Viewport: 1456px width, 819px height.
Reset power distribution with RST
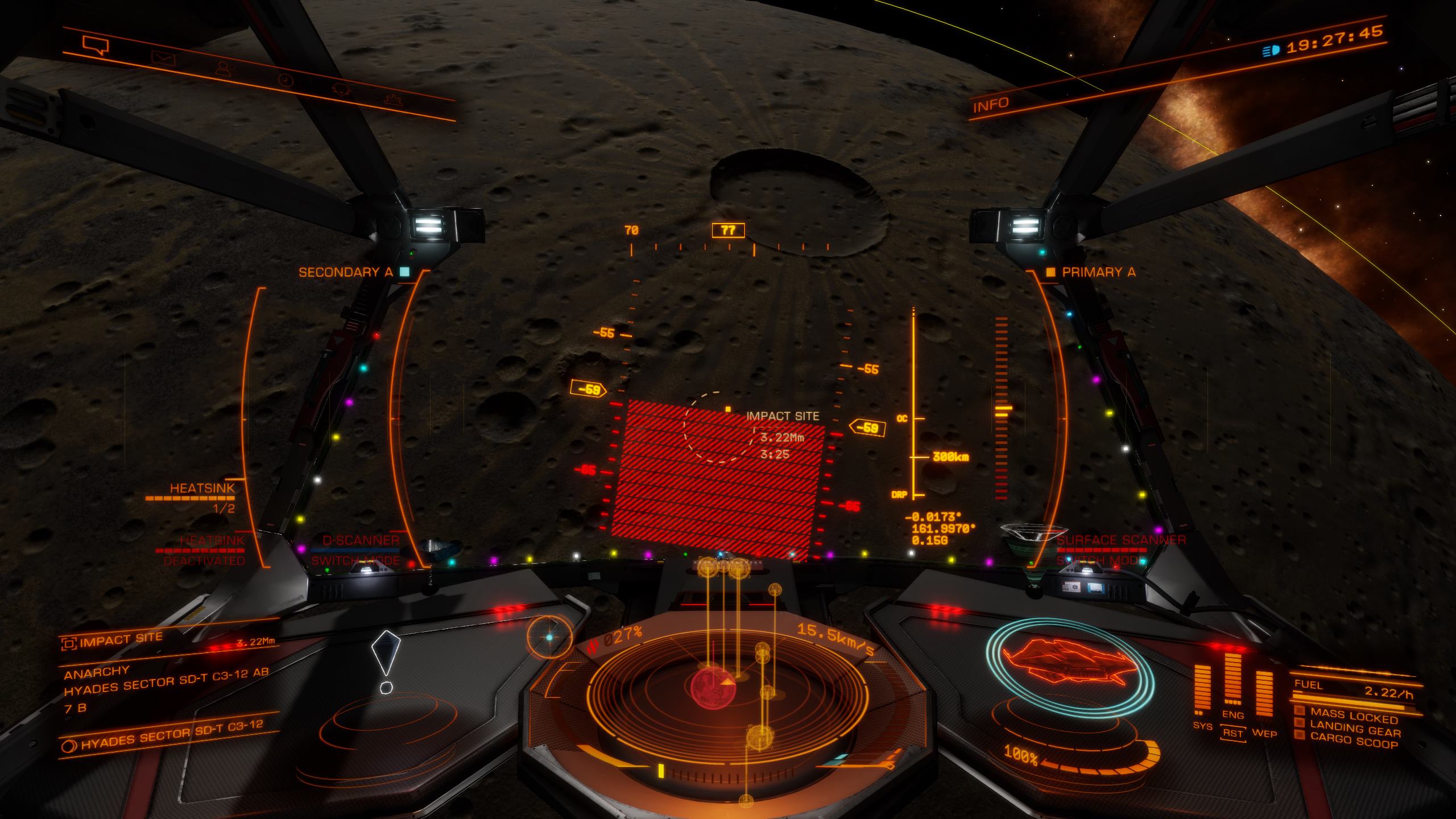(1232, 733)
